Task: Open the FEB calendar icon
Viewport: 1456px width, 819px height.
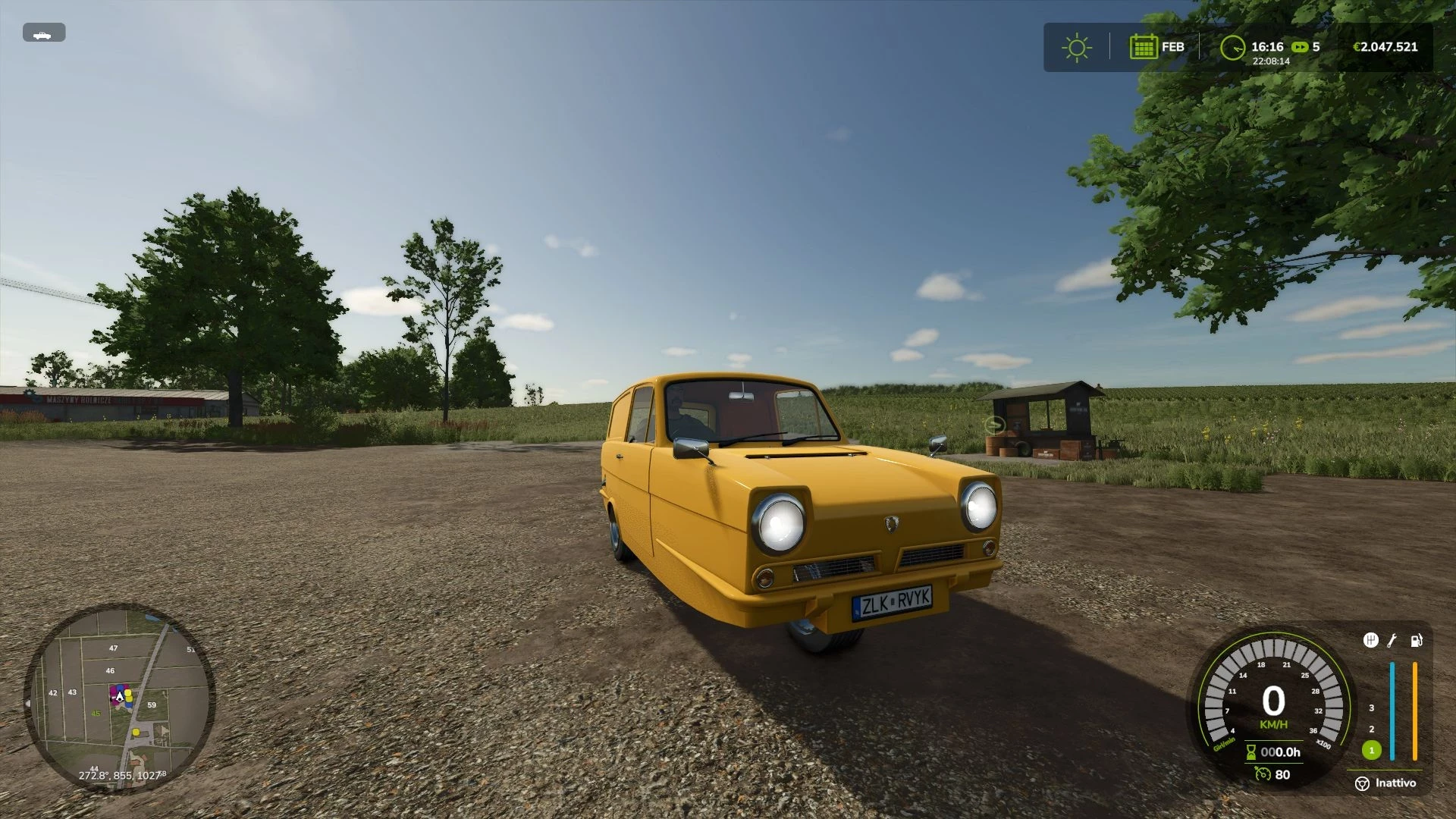Action: 1145,47
